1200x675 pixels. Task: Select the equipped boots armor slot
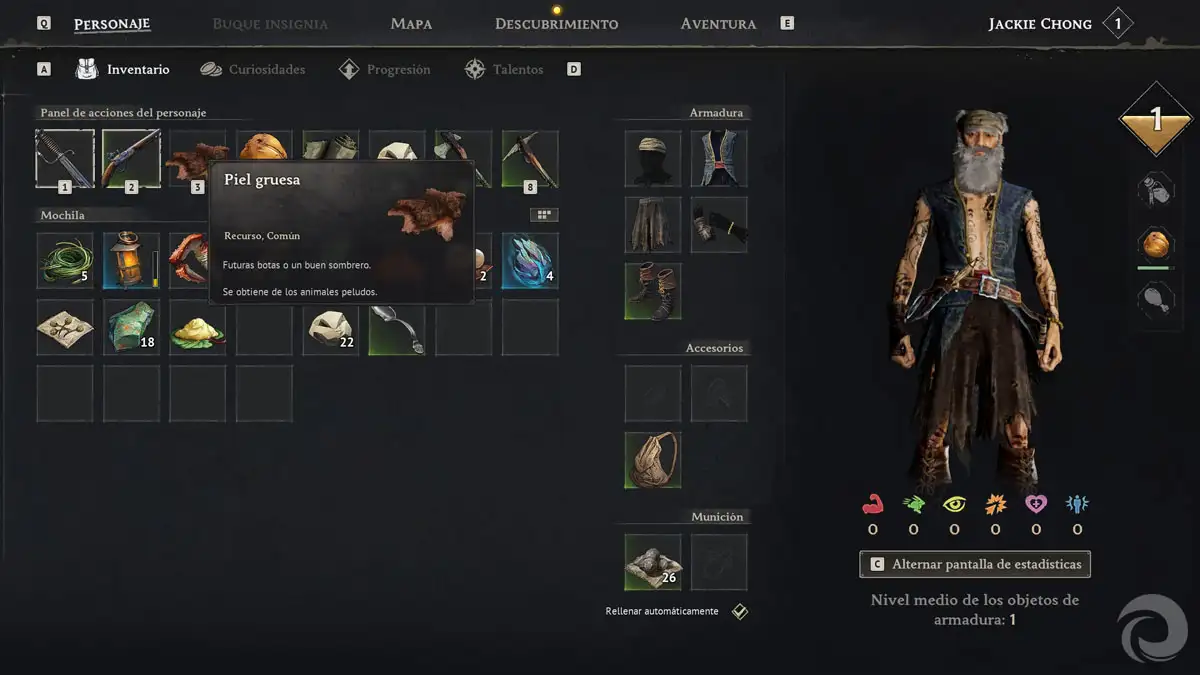(x=653, y=291)
